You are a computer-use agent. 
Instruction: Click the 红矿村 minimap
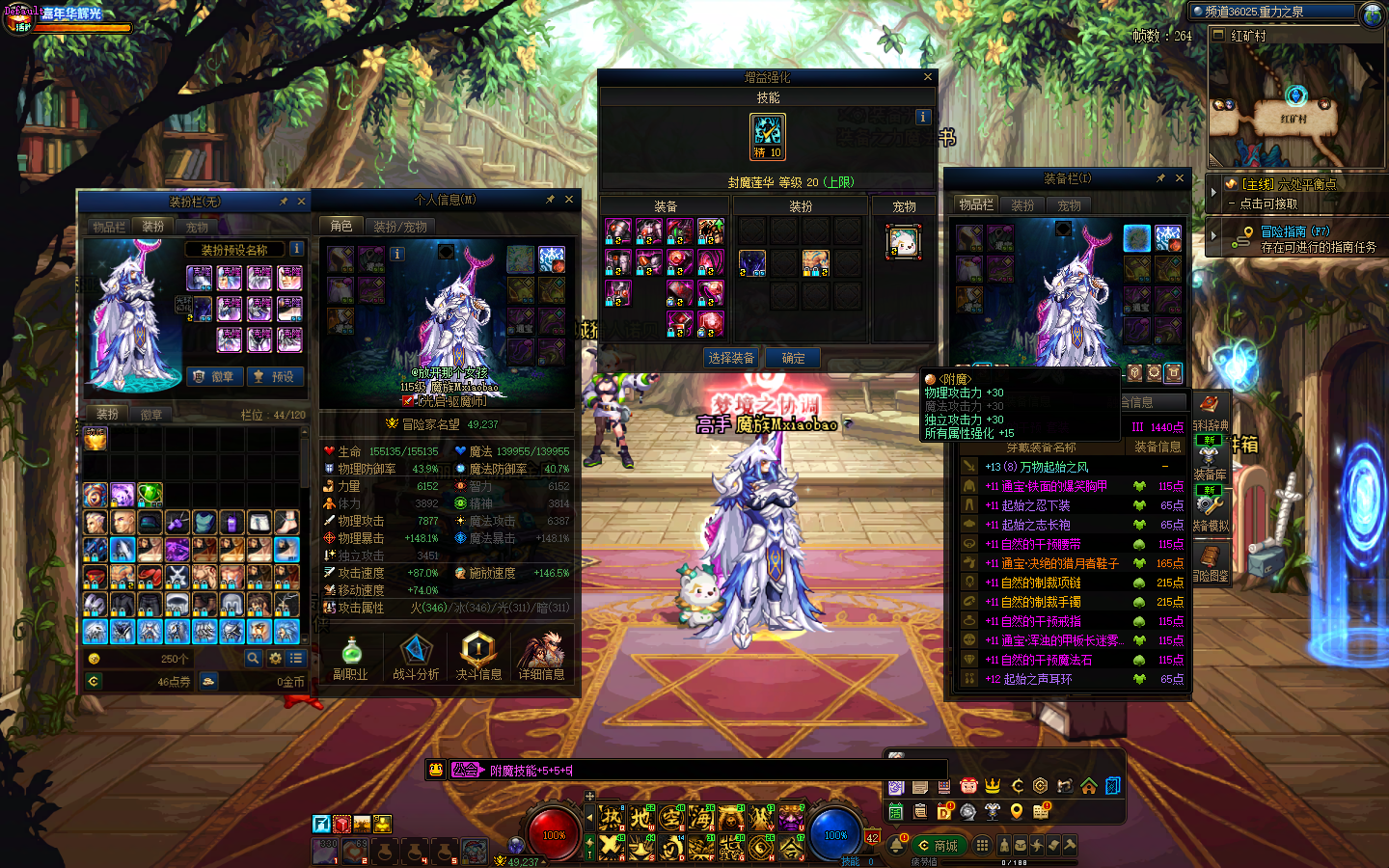1294,106
